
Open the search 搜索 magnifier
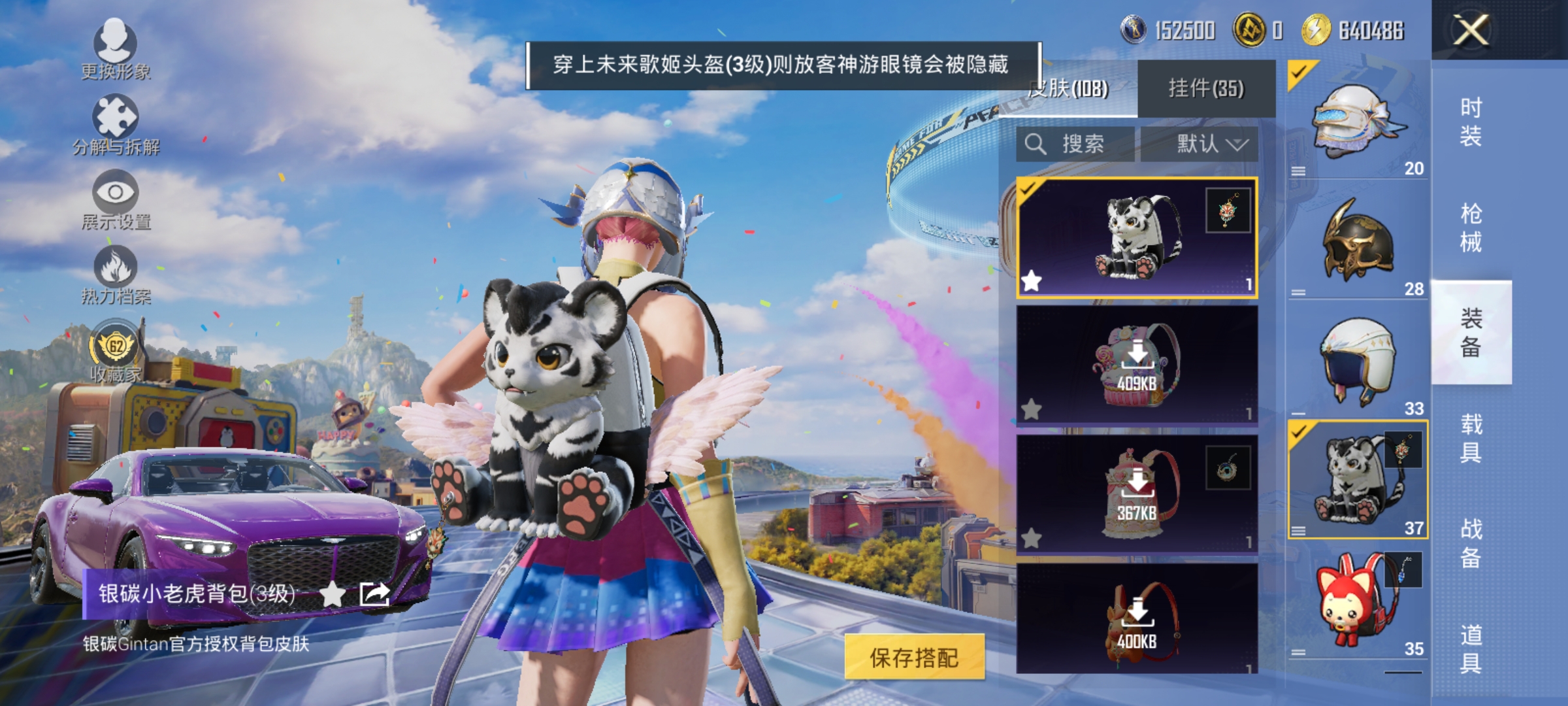pyautogui.click(x=1036, y=144)
